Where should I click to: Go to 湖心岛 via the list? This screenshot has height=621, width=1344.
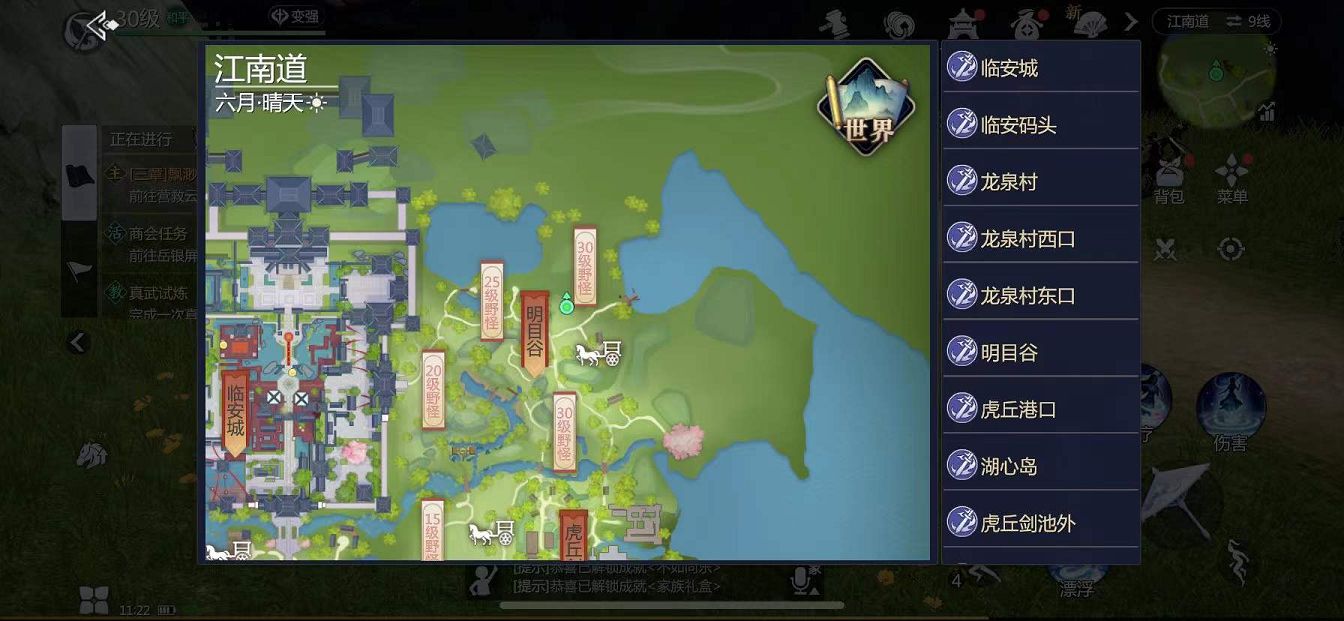[x=1040, y=466]
